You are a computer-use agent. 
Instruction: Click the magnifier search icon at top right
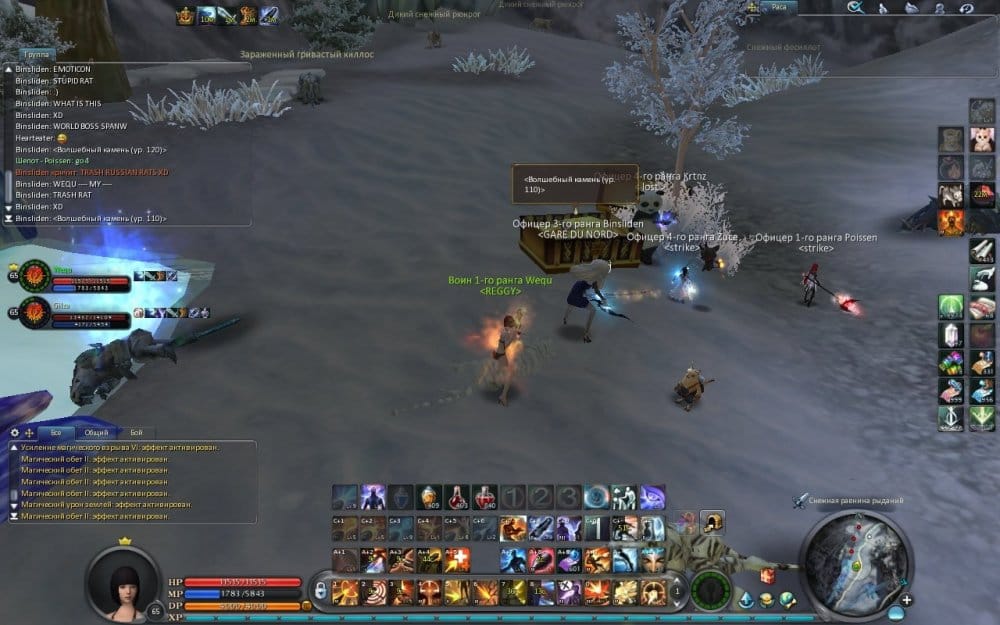pyautogui.click(x=855, y=8)
